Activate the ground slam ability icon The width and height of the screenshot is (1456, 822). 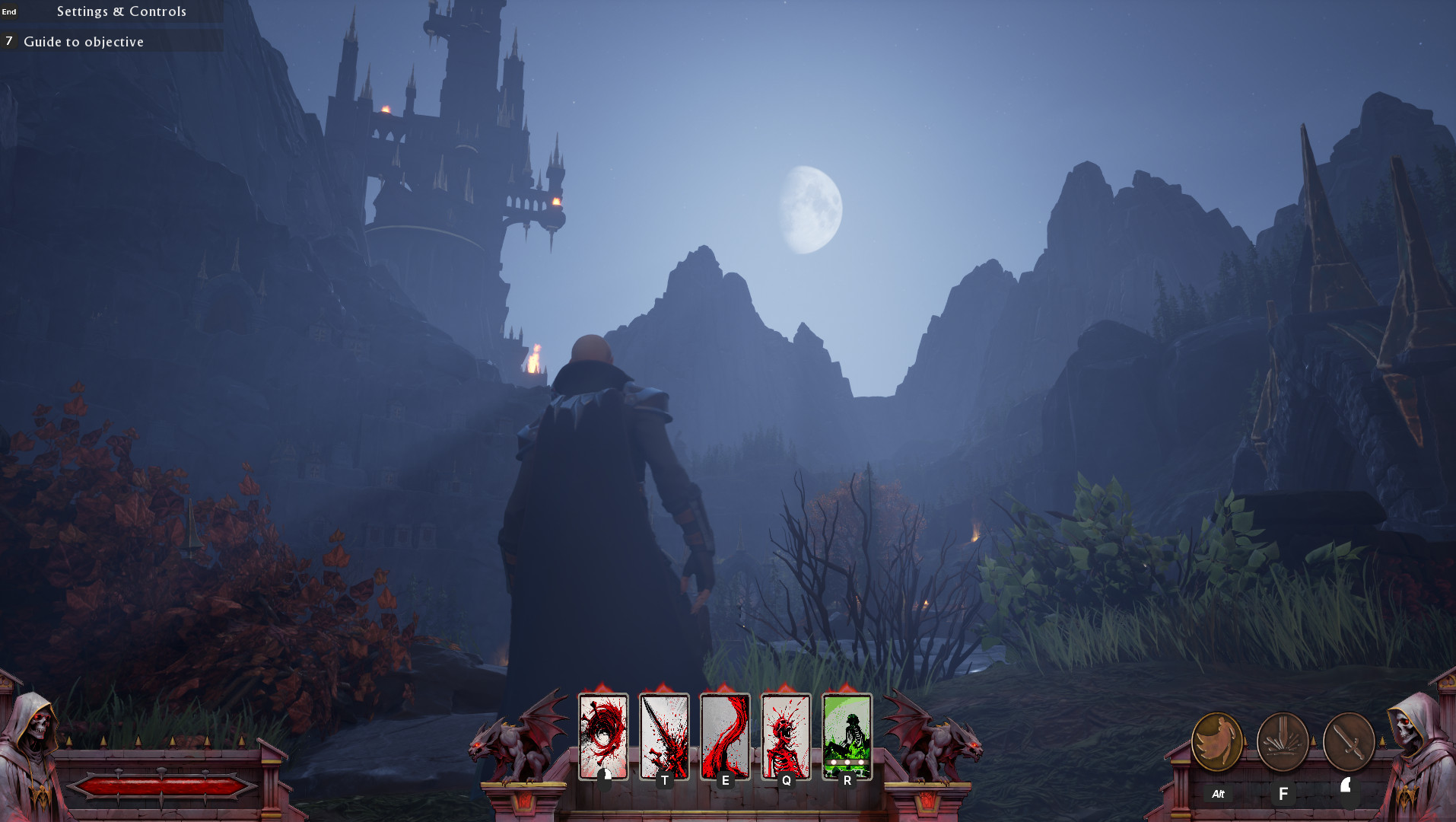[x=1283, y=741]
